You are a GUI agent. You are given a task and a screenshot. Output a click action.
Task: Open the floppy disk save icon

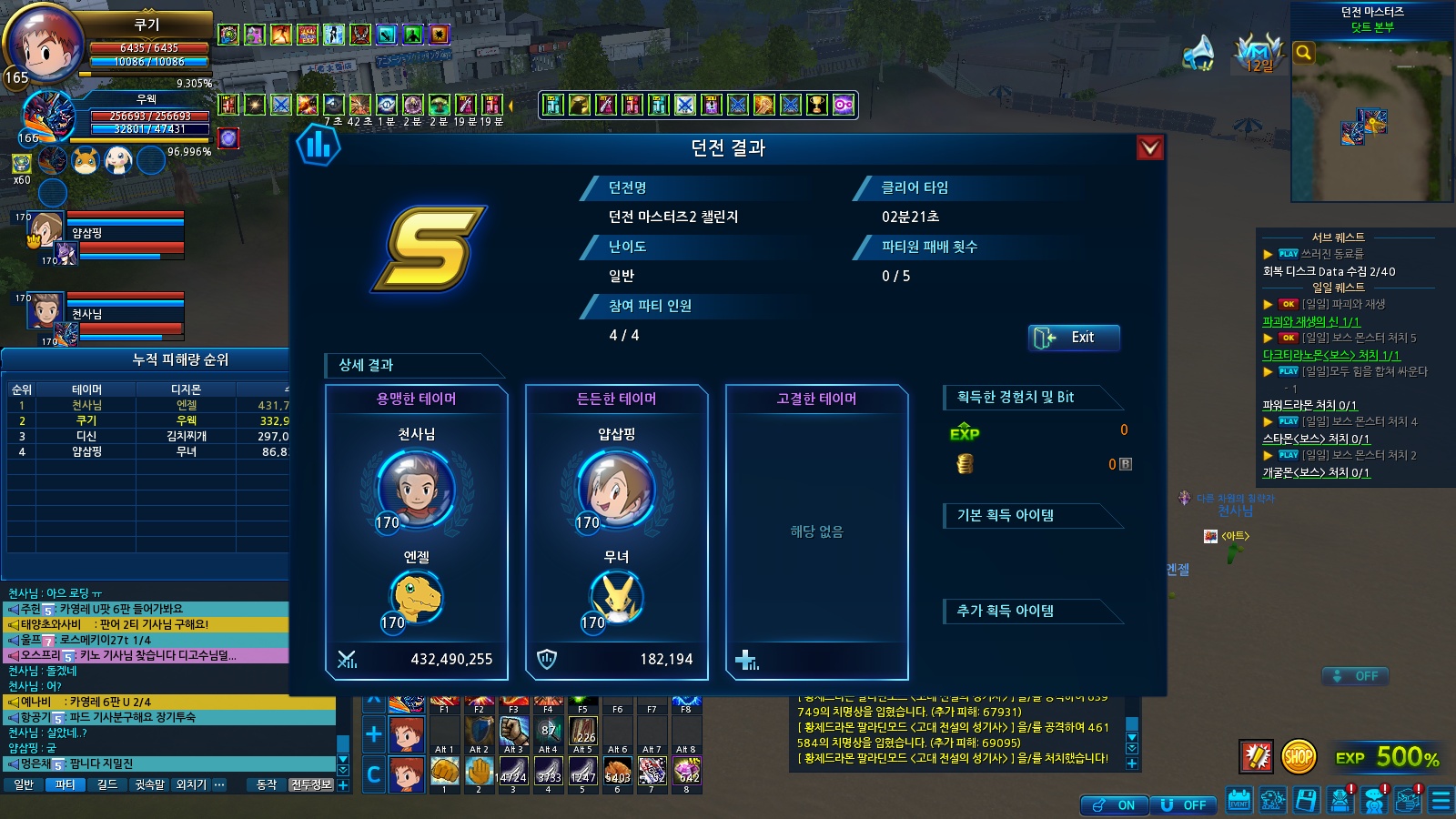[x=1306, y=801]
